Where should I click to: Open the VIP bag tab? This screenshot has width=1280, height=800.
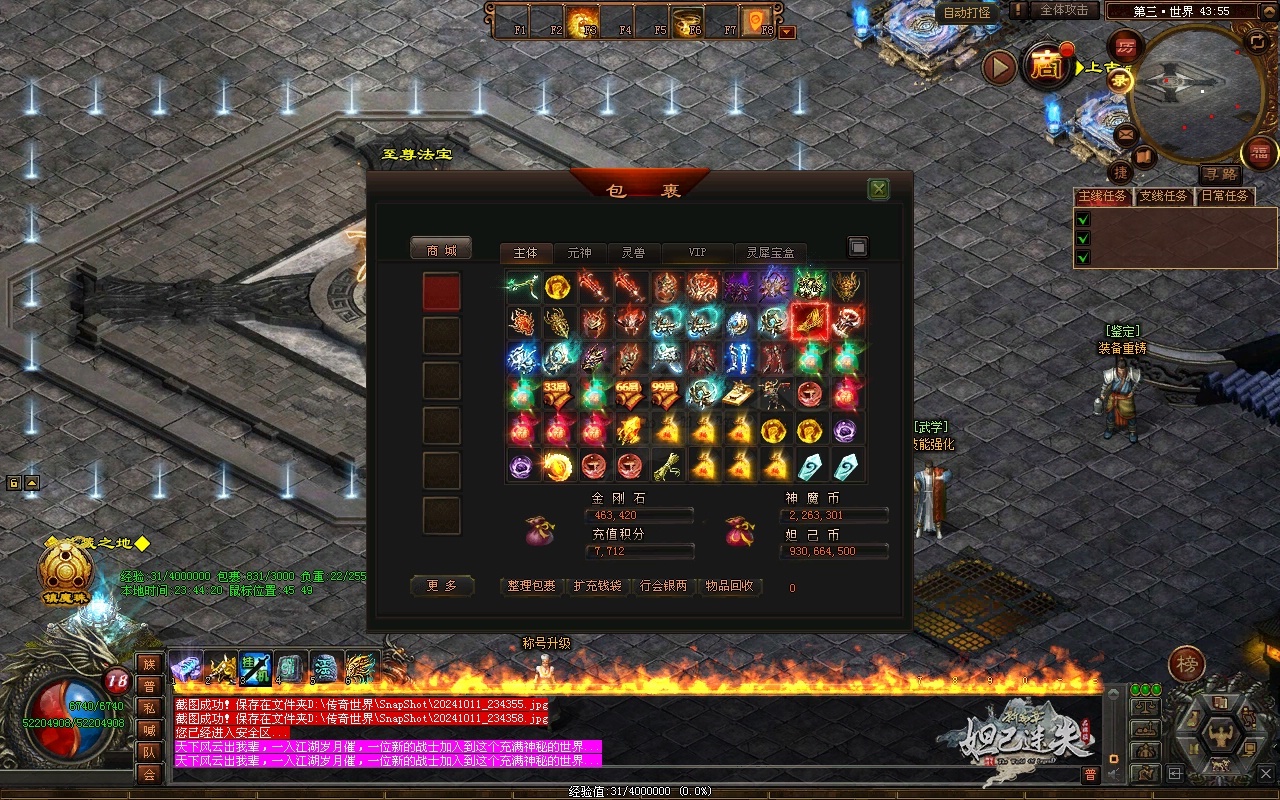697,253
